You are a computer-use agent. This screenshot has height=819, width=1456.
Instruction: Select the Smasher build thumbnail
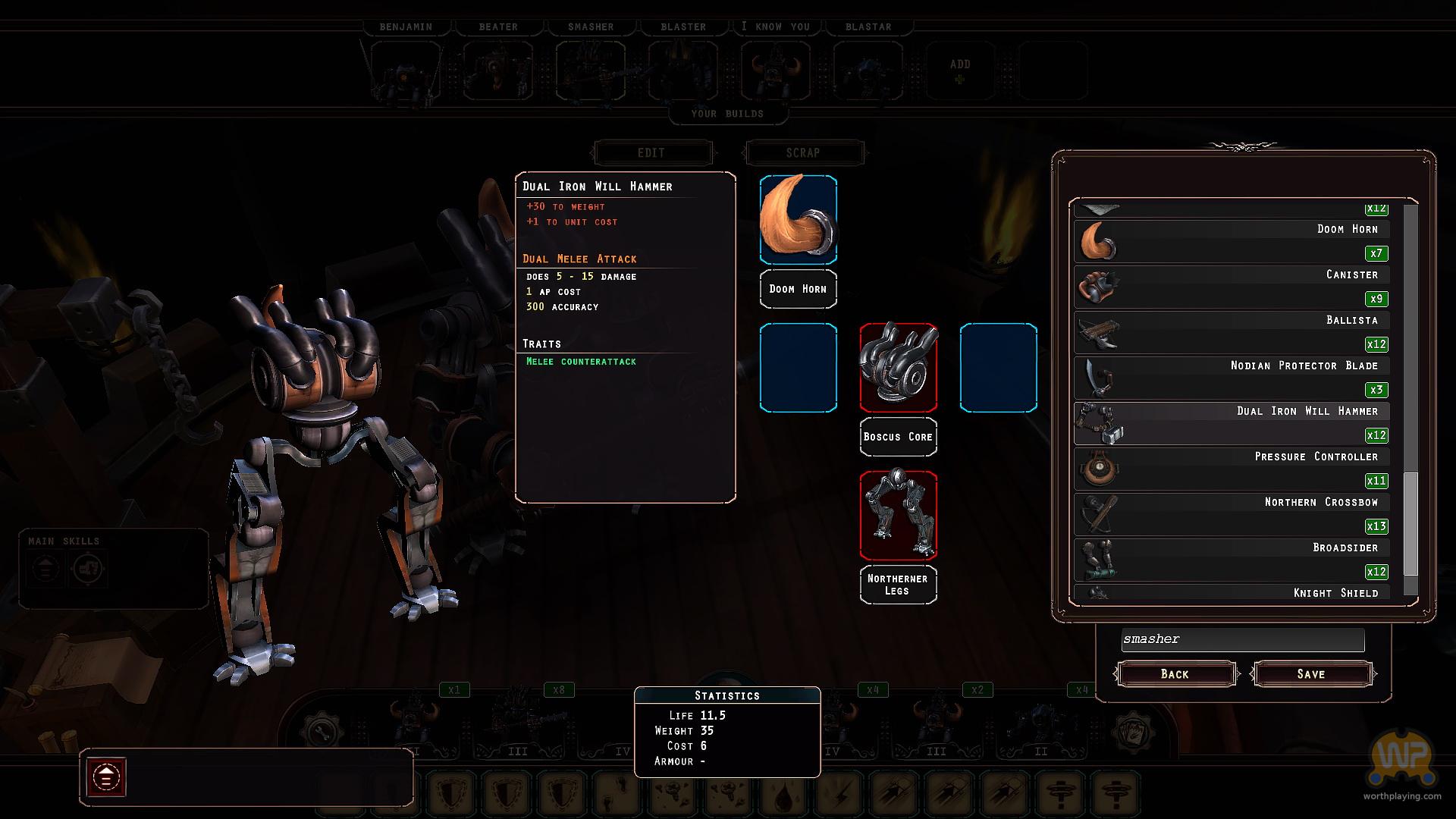tap(591, 71)
